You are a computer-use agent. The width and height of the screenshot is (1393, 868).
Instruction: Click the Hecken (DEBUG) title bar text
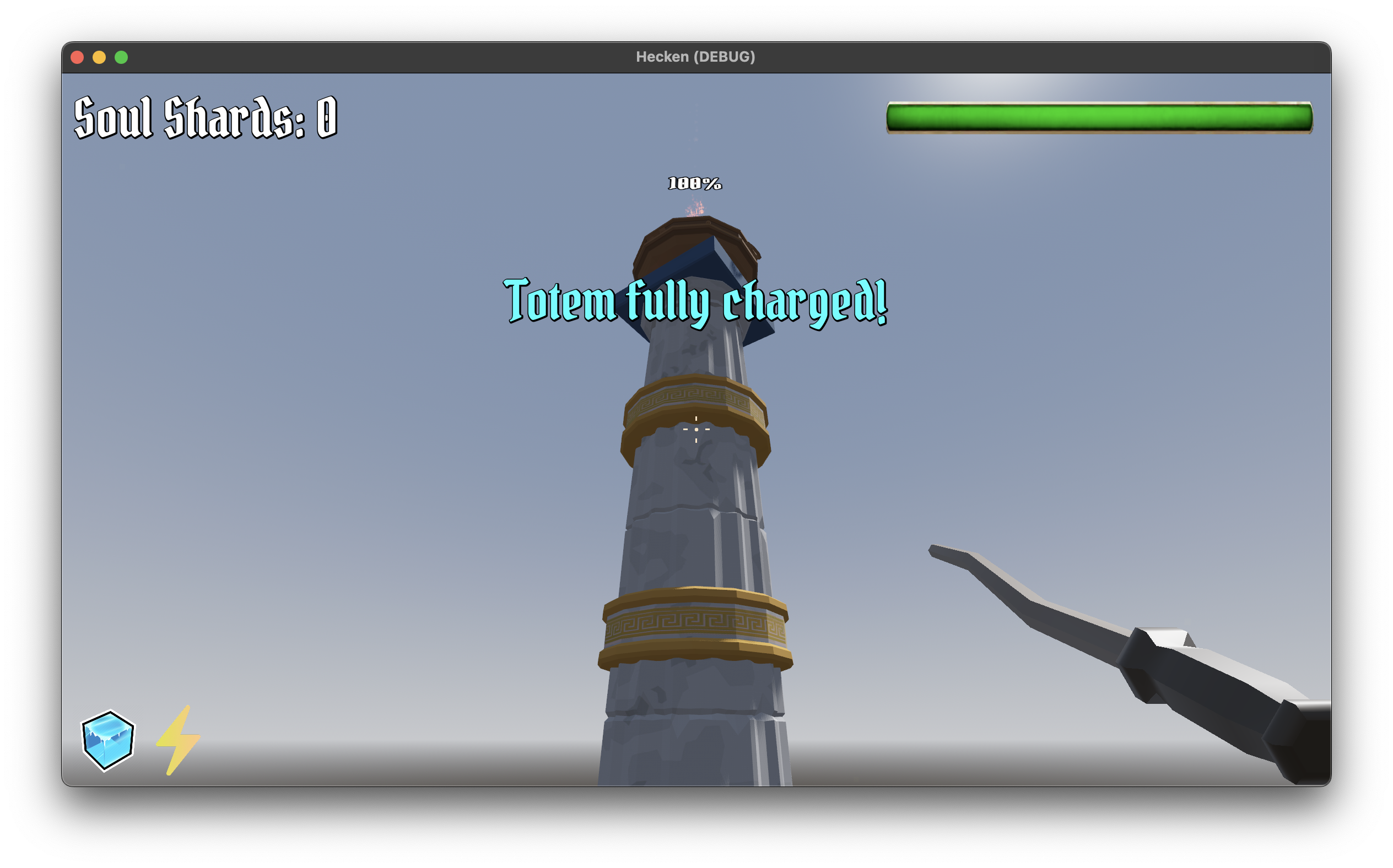[696, 56]
